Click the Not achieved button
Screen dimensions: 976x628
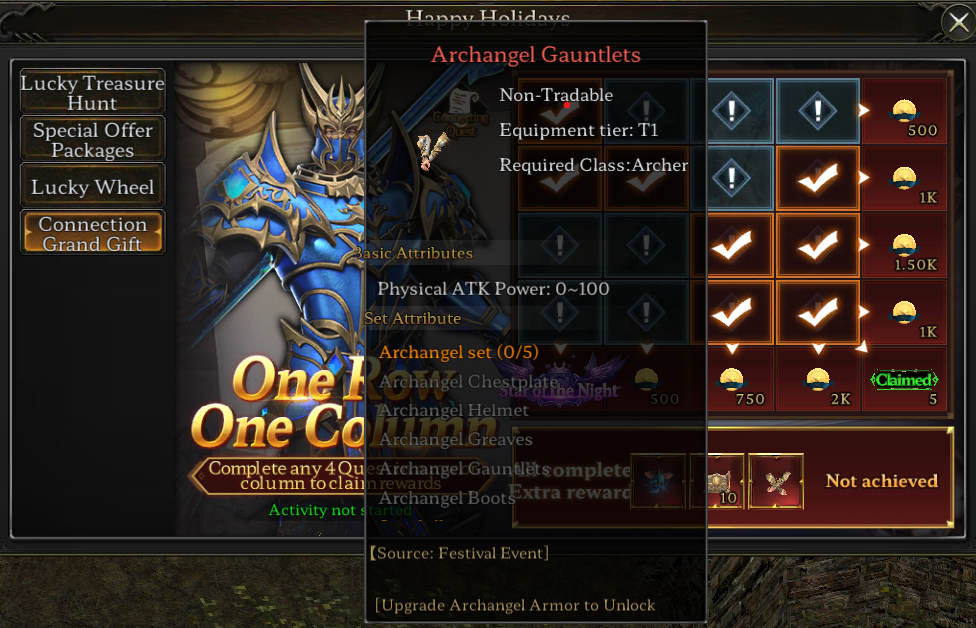[x=881, y=481]
